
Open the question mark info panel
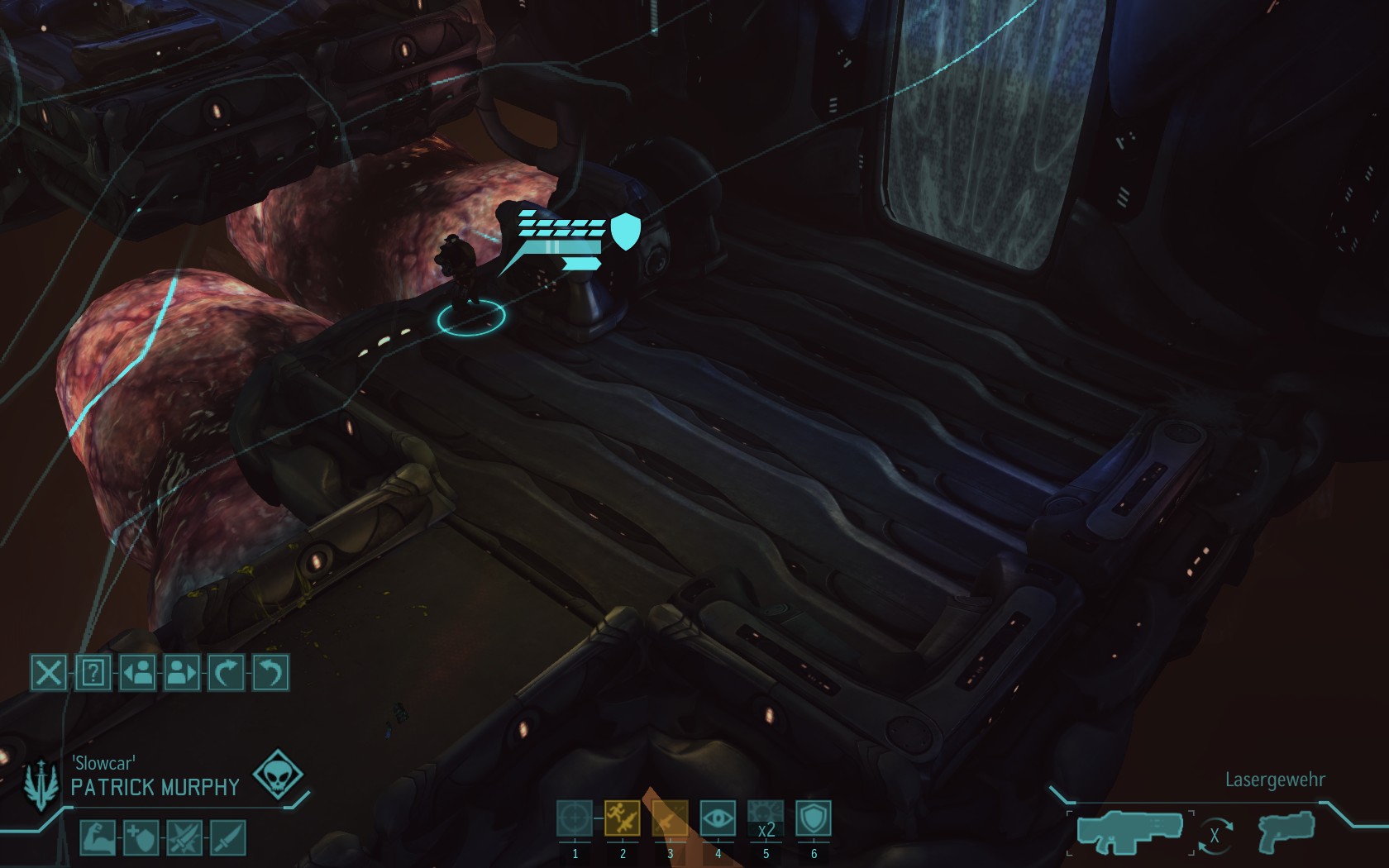click(93, 673)
